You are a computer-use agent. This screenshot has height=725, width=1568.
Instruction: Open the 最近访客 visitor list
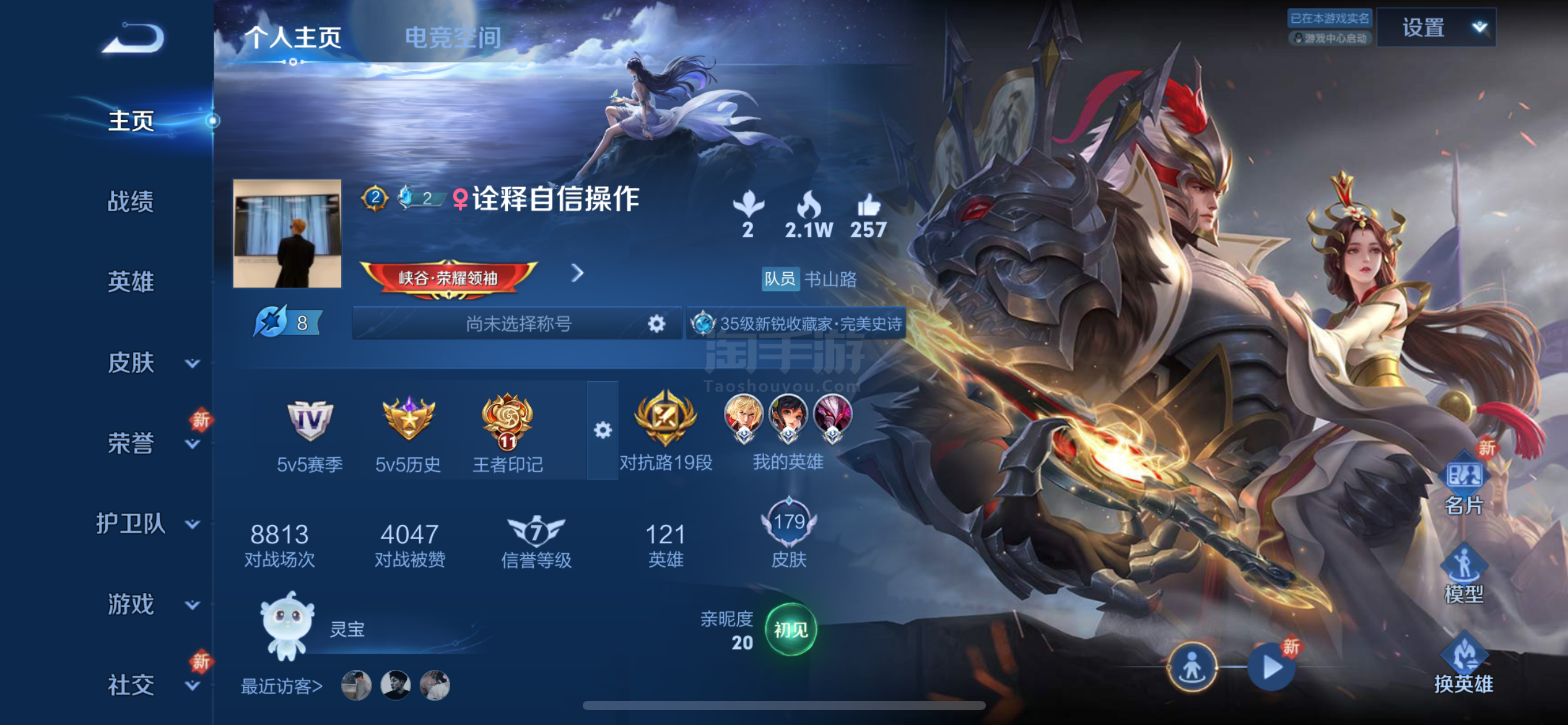[281, 687]
